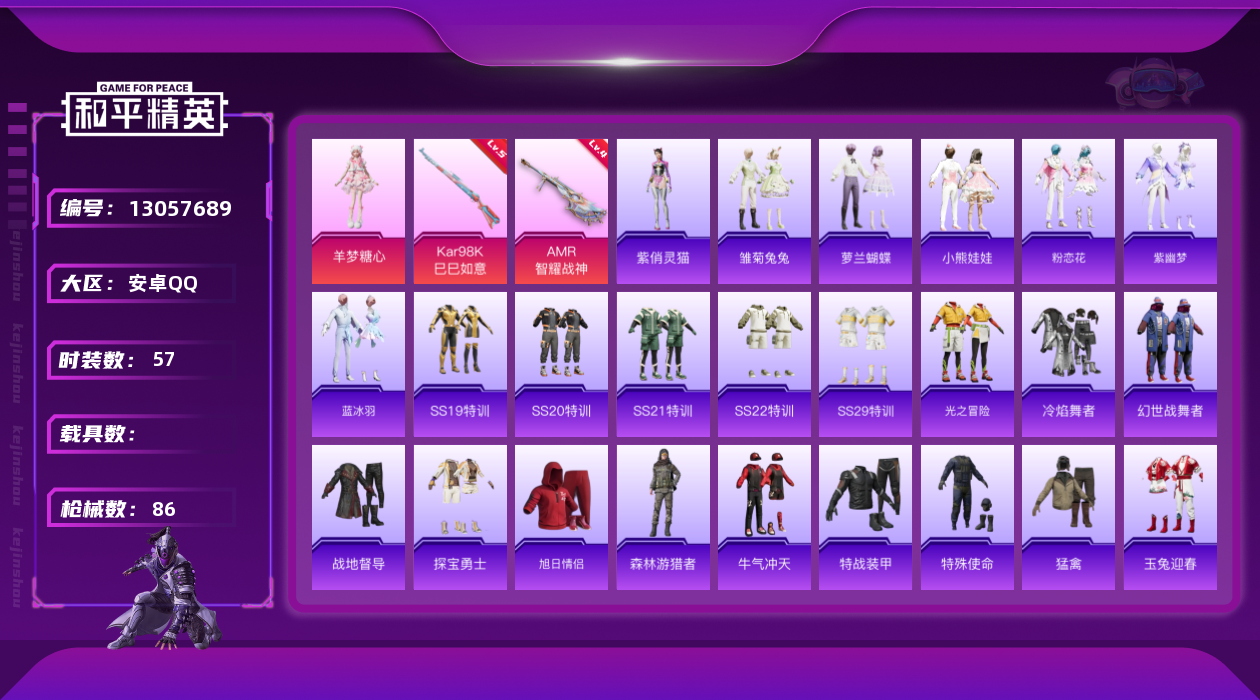Select the 特战装甲 armor set
The image size is (1260, 700).
865,516
